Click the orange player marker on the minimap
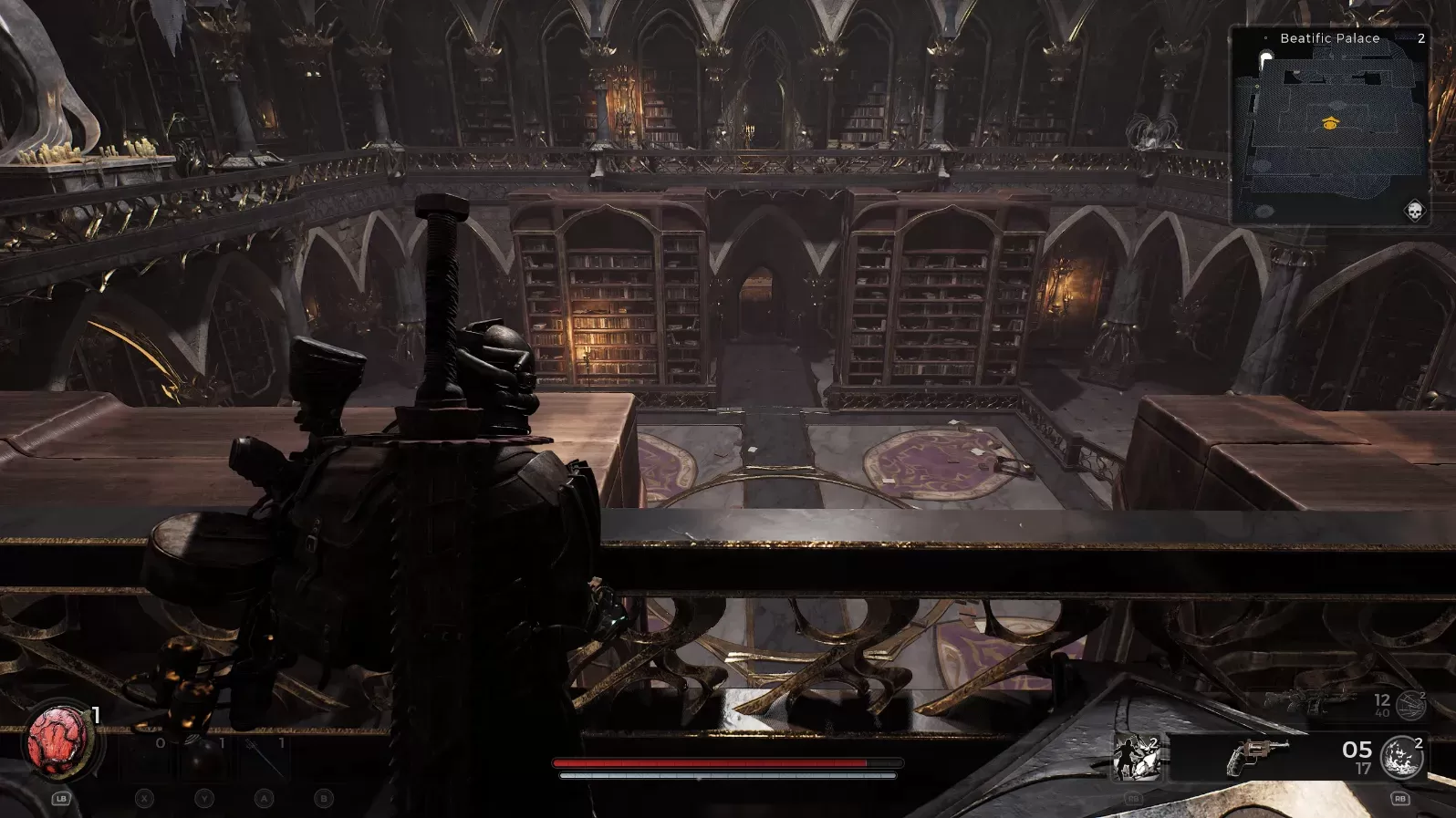The width and height of the screenshot is (1456, 818). pyautogui.click(x=1330, y=123)
